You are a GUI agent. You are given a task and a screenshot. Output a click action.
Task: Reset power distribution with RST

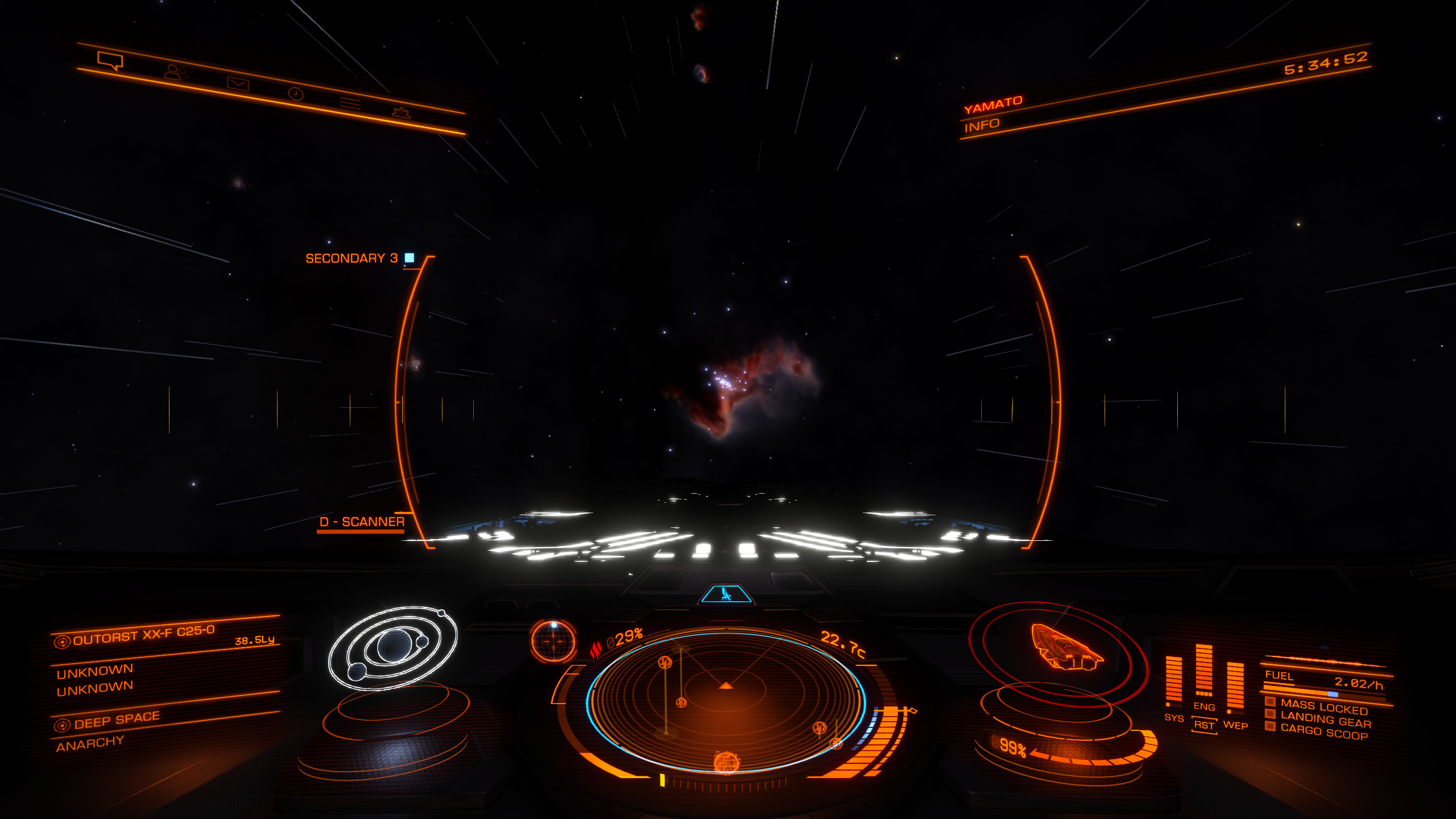[1204, 725]
